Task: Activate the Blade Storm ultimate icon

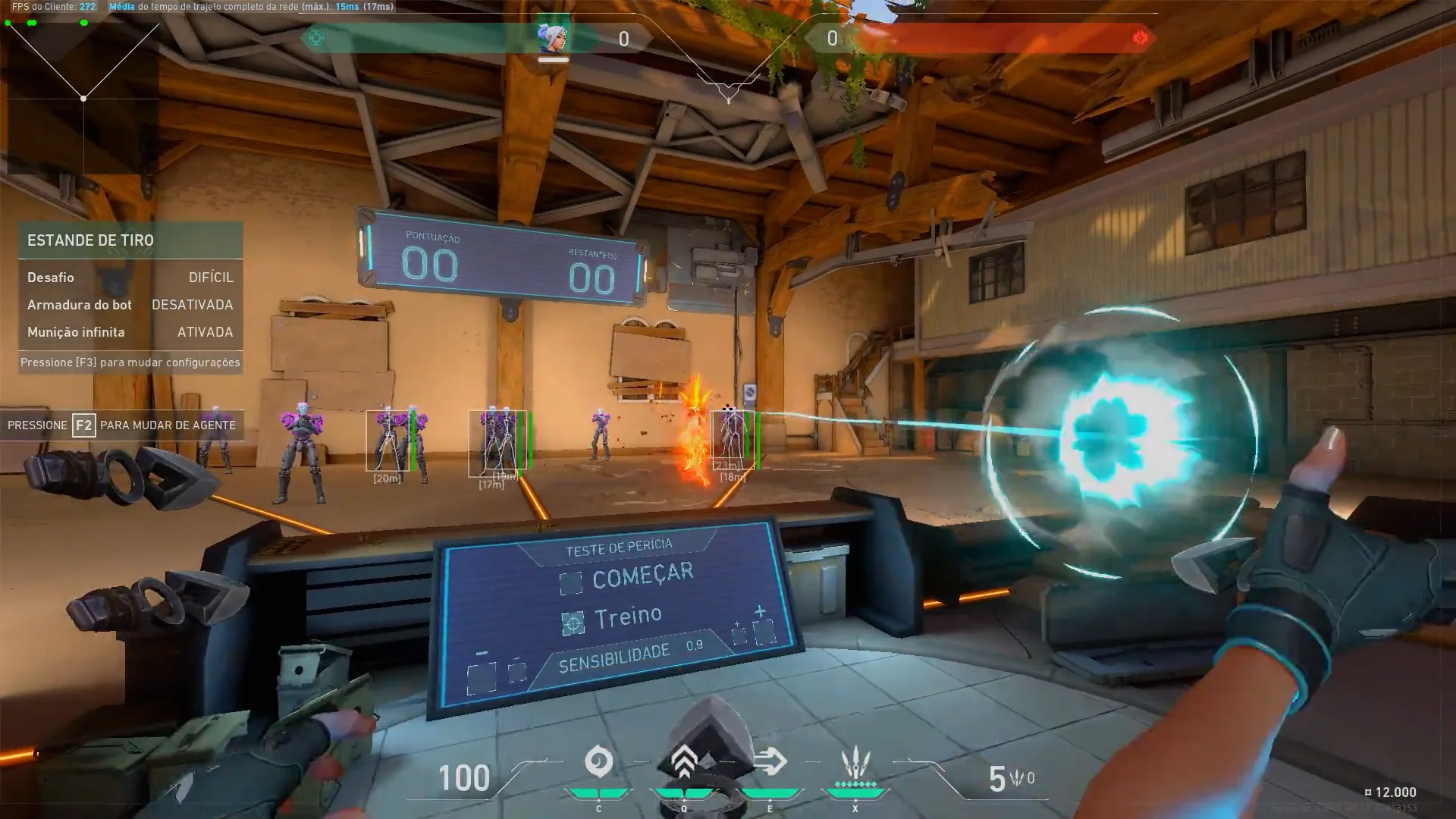Action: click(855, 761)
